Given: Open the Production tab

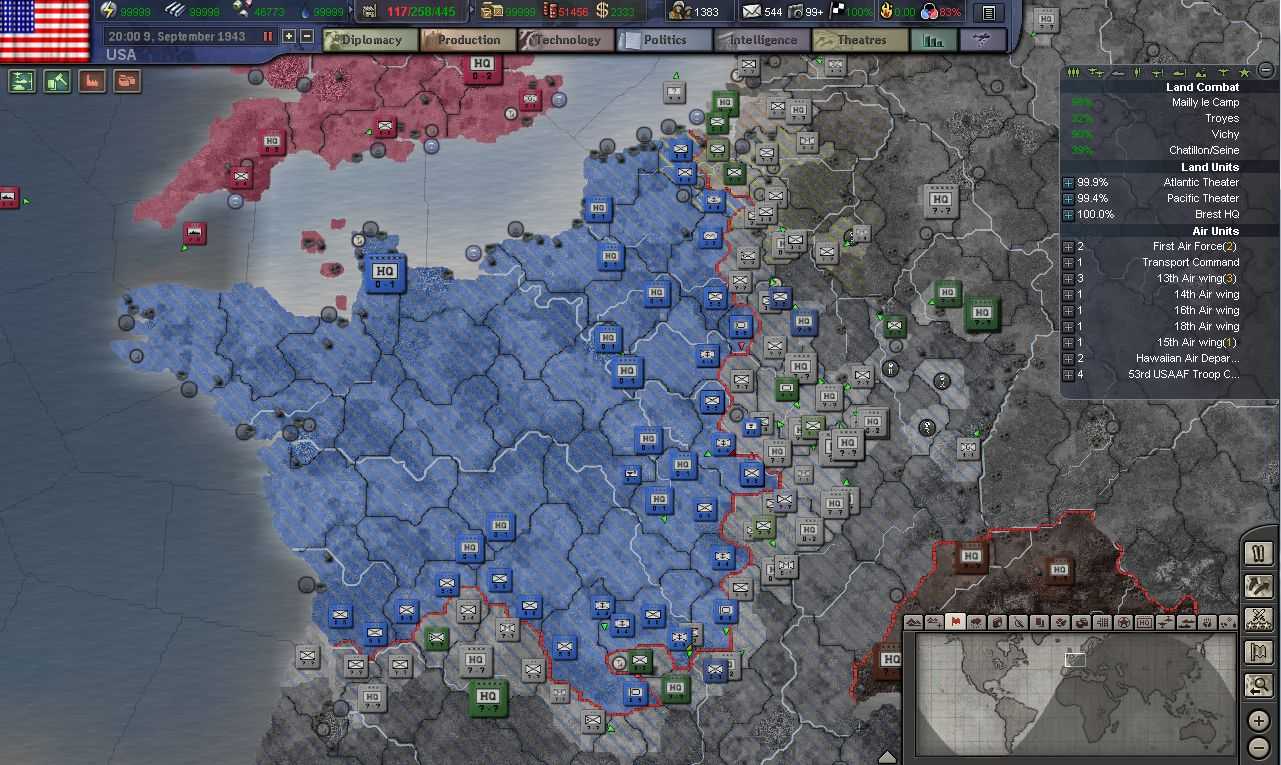Looking at the screenshot, I should click(x=467, y=41).
